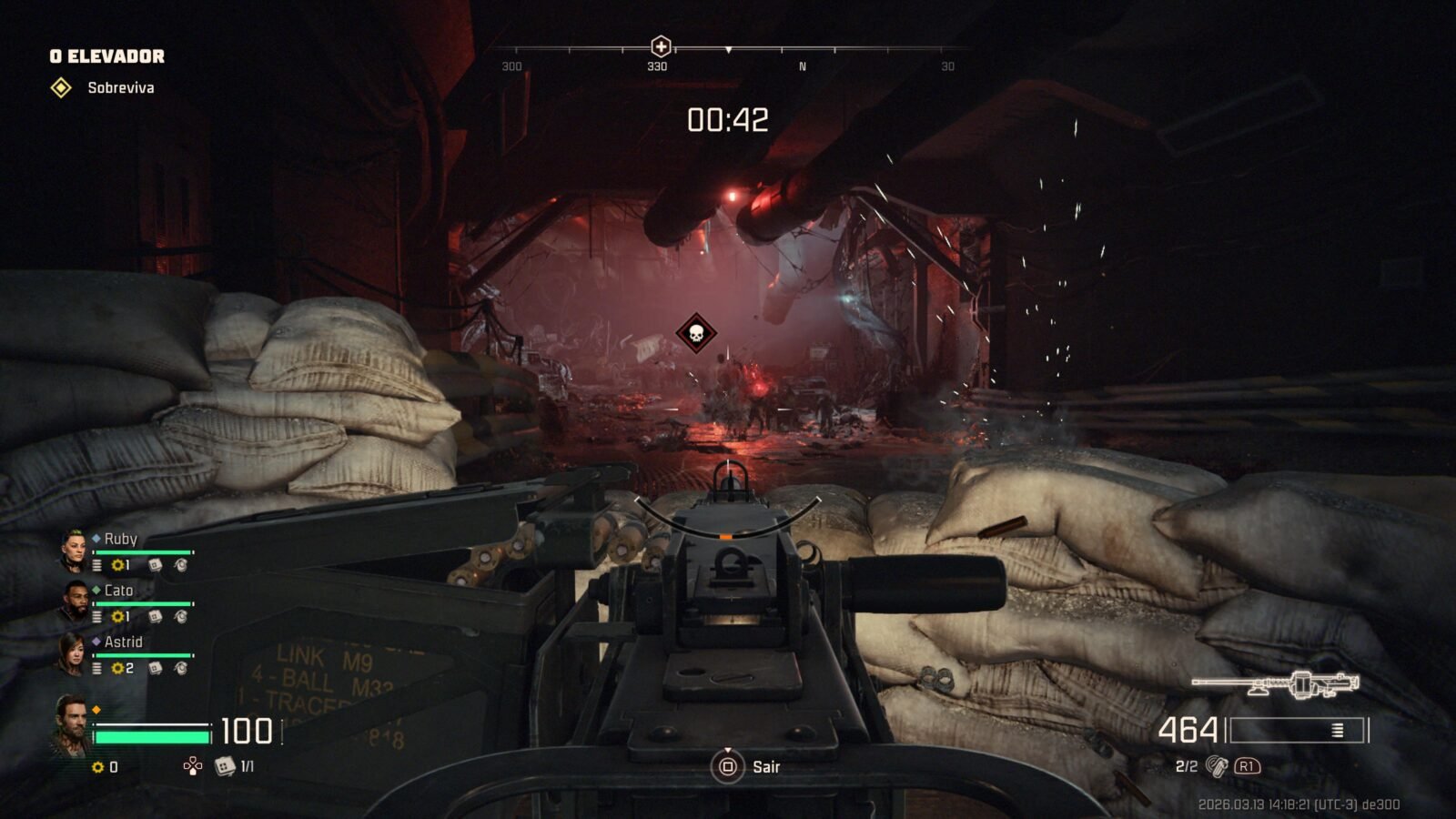Click the skull enemy marker

[x=696, y=333]
